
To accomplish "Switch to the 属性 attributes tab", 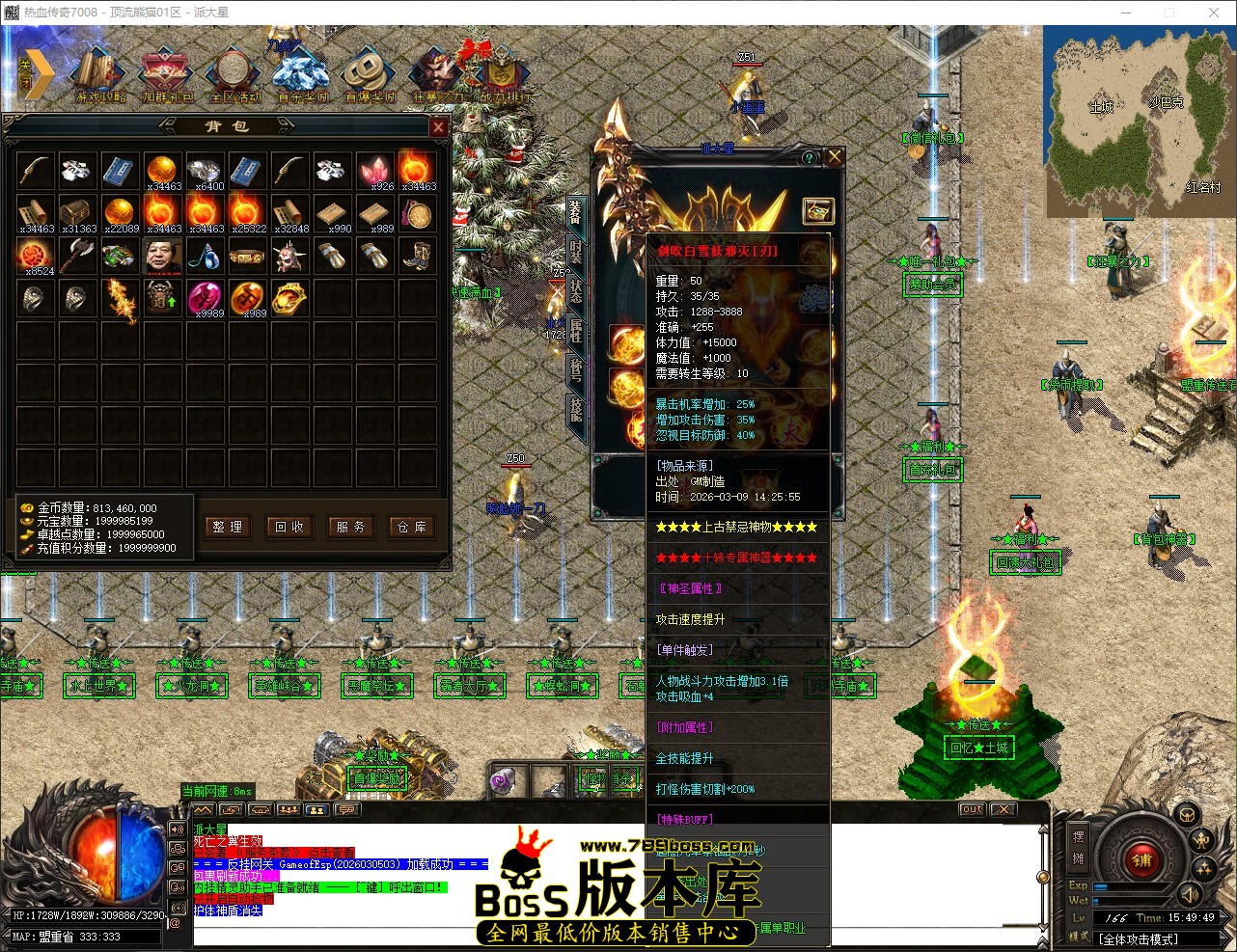I will 575,327.
